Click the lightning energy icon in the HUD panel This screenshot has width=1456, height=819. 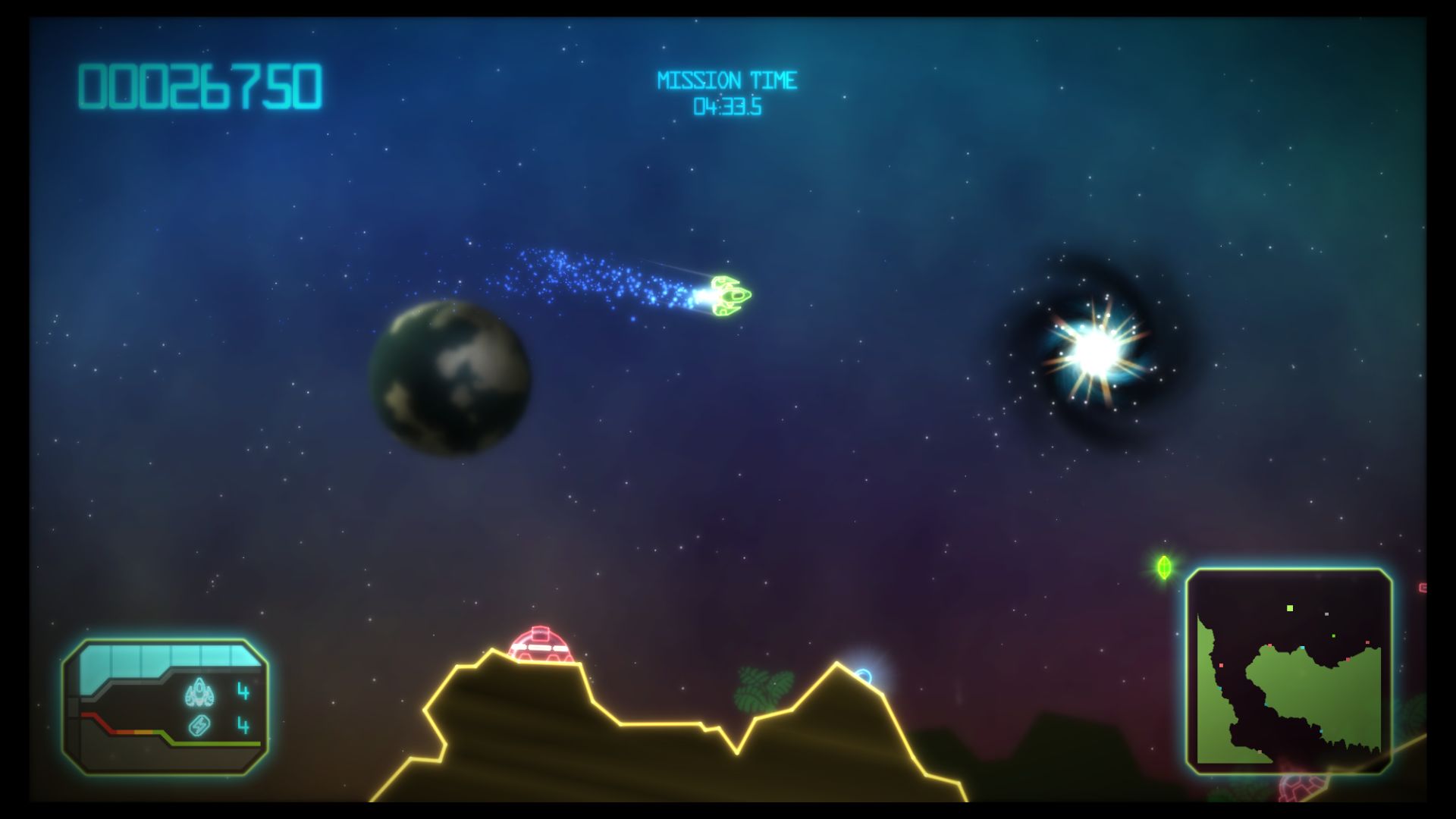click(199, 725)
